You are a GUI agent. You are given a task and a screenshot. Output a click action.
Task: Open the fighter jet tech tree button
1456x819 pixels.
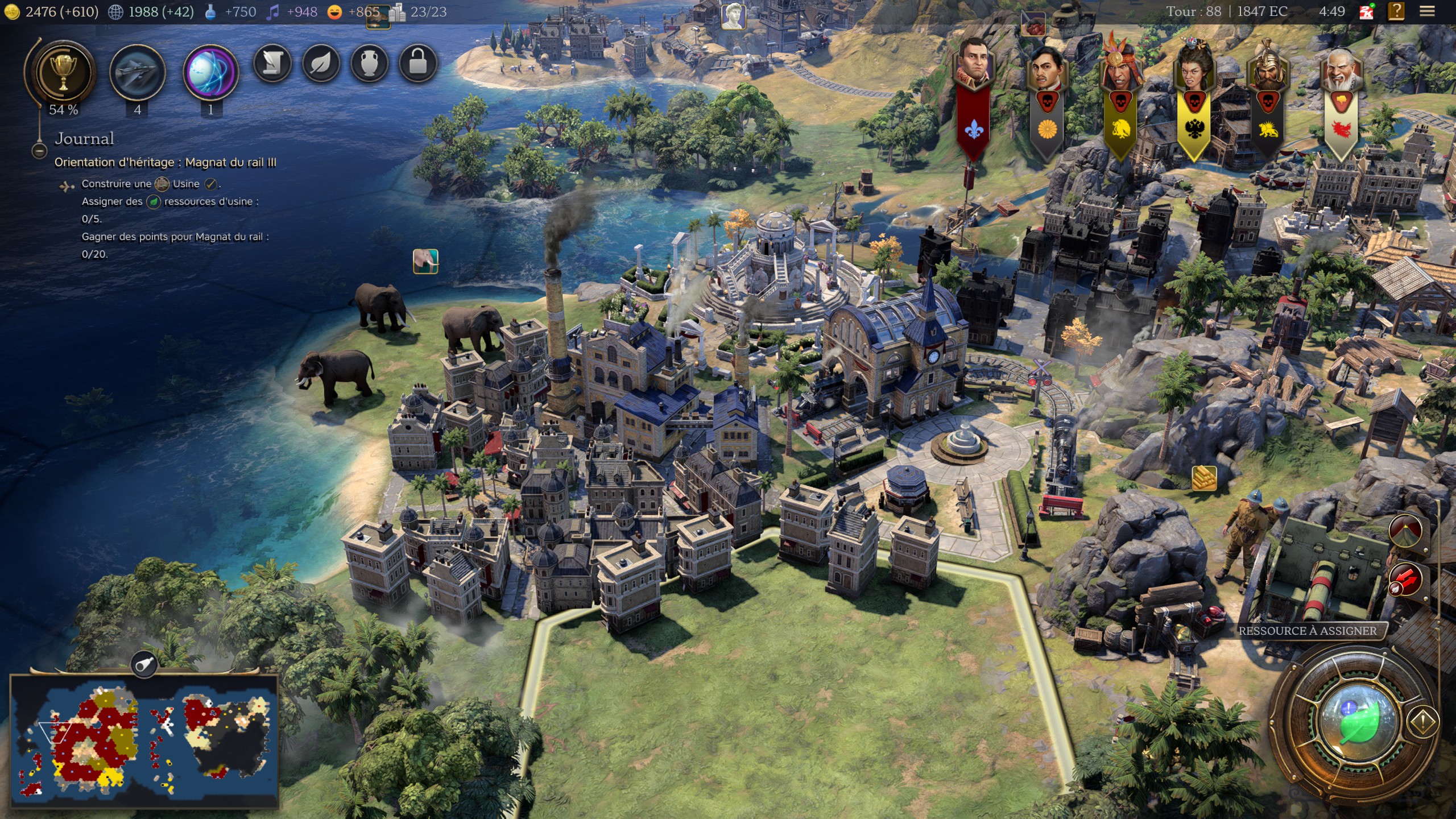(x=137, y=72)
